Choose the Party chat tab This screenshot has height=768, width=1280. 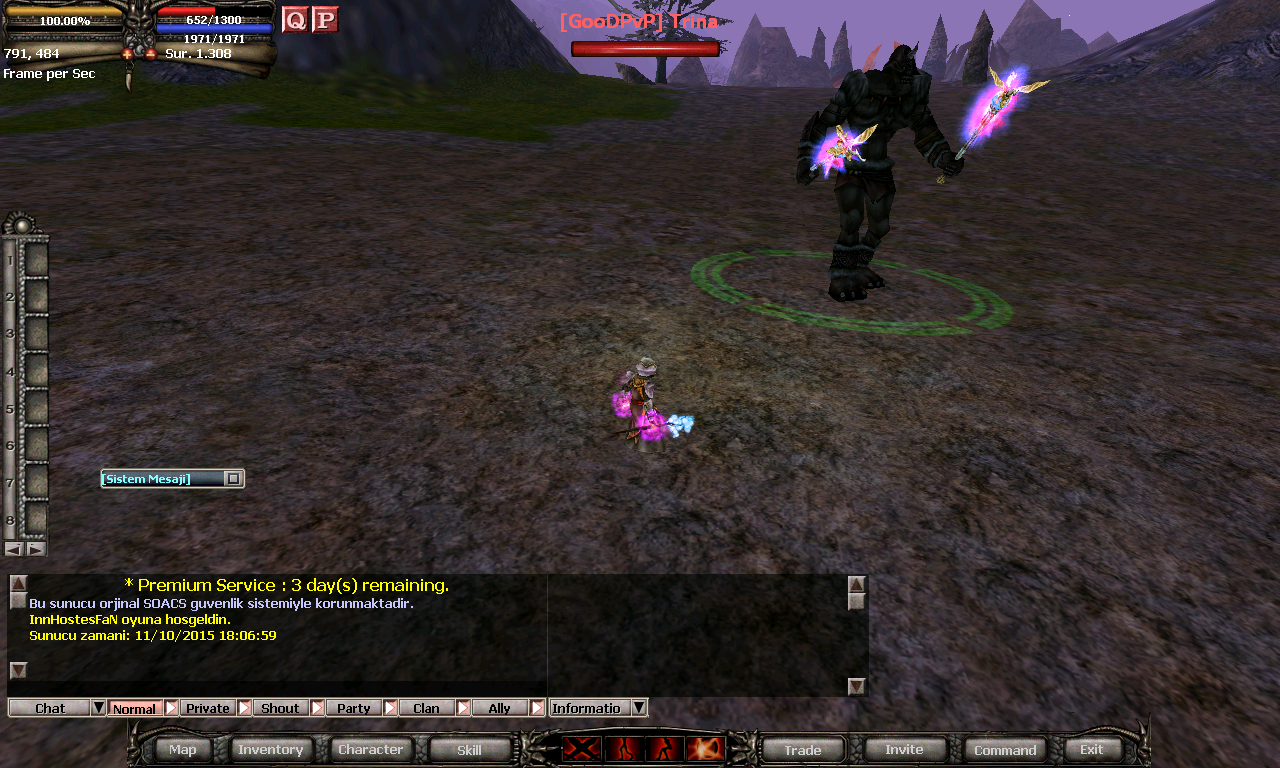click(x=353, y=708)
